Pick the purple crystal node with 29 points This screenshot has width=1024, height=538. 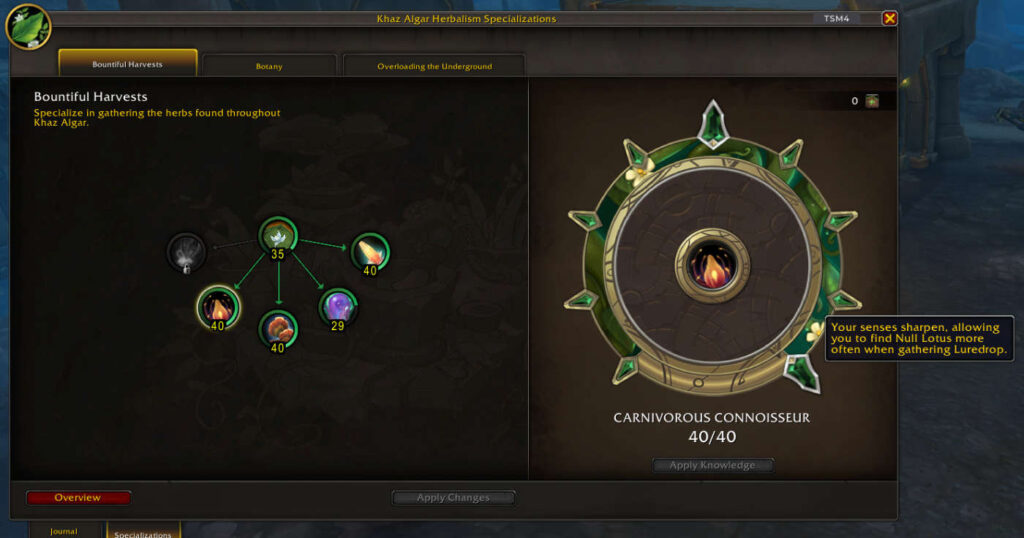pyautogui.click(x=337, y=305)
